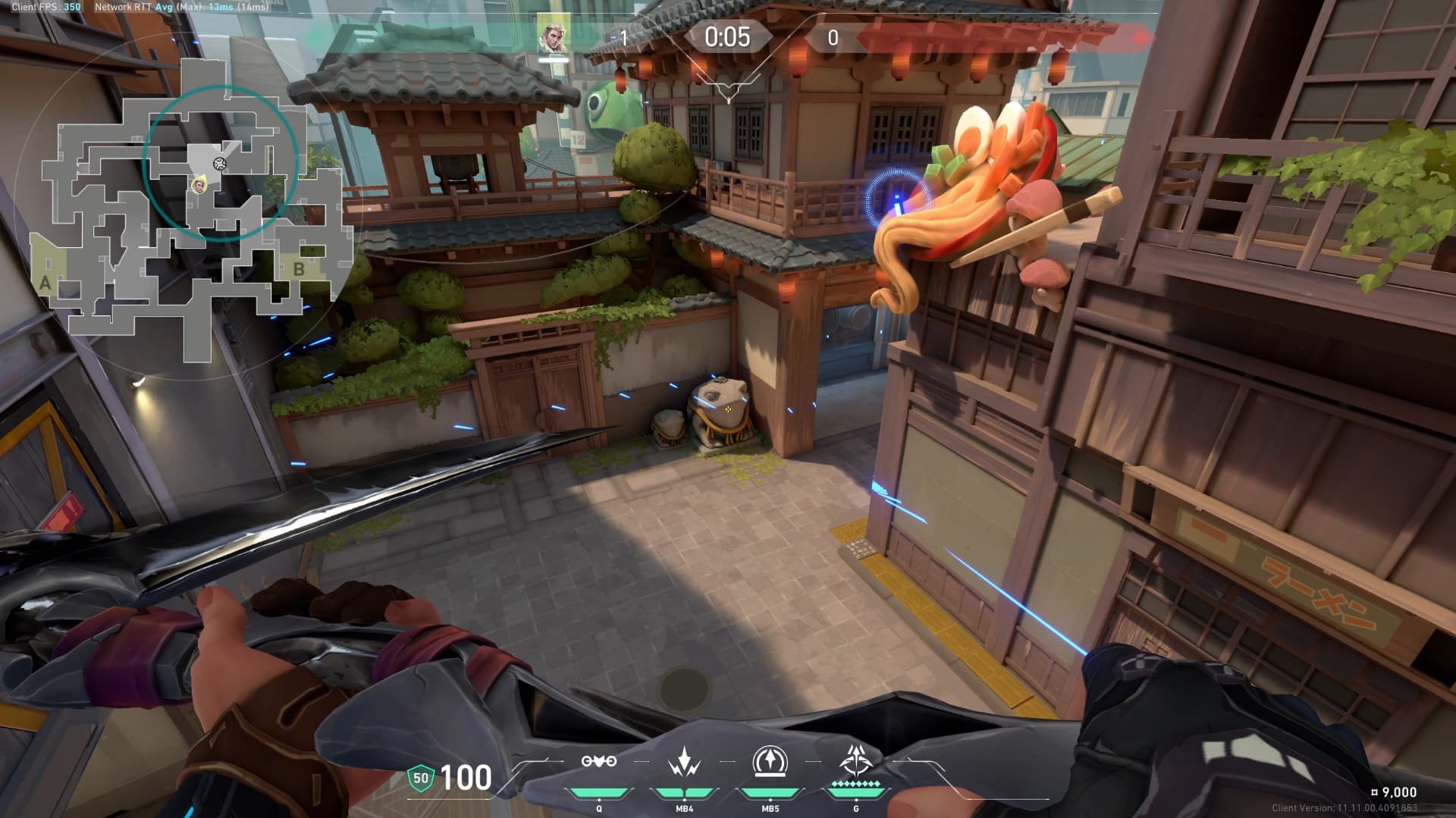Select the A site label on minimap
The width and height of the screenshot is (1456, 818).
coord(45,284)
